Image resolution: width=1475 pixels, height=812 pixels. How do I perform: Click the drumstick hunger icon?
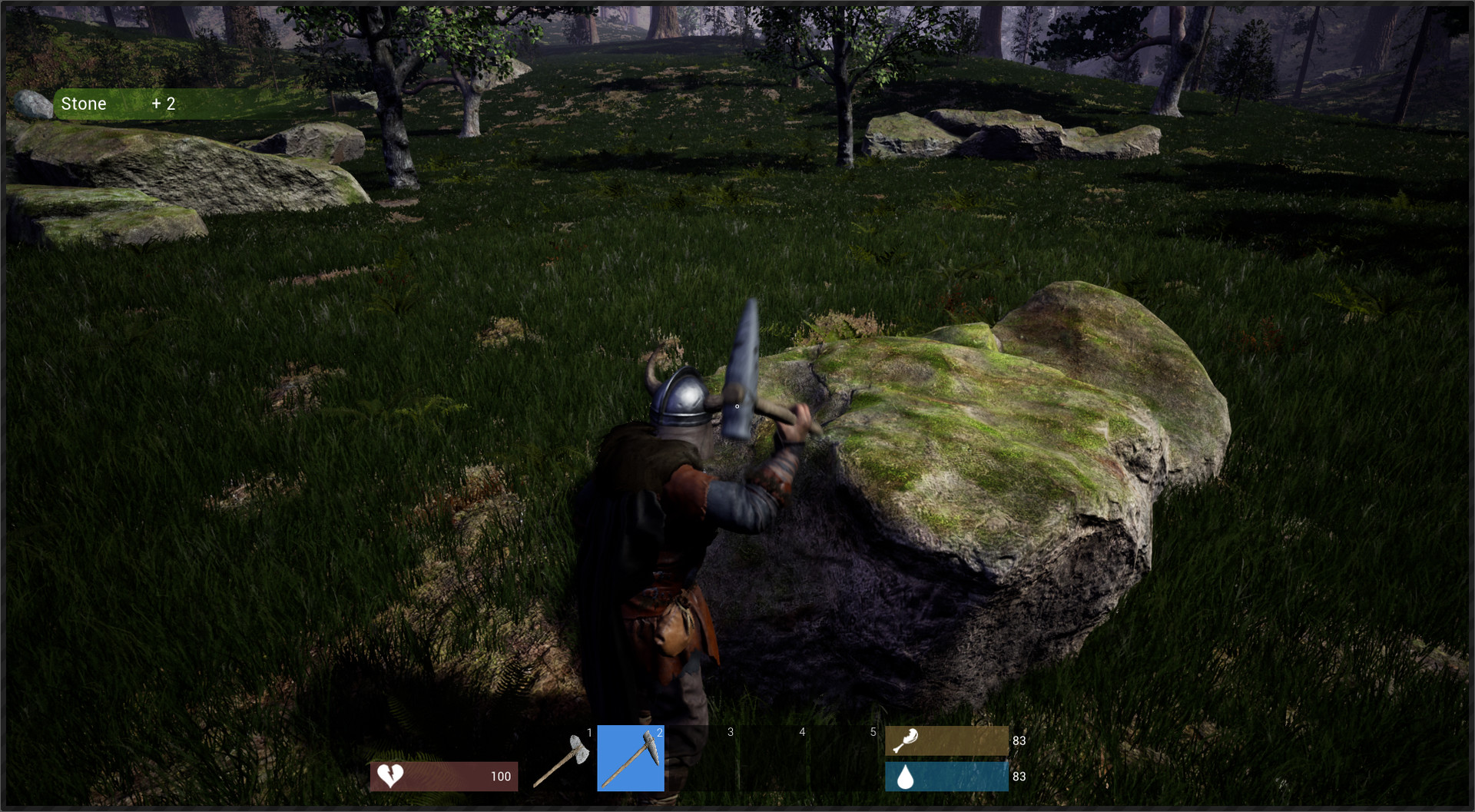coord(907,741)
